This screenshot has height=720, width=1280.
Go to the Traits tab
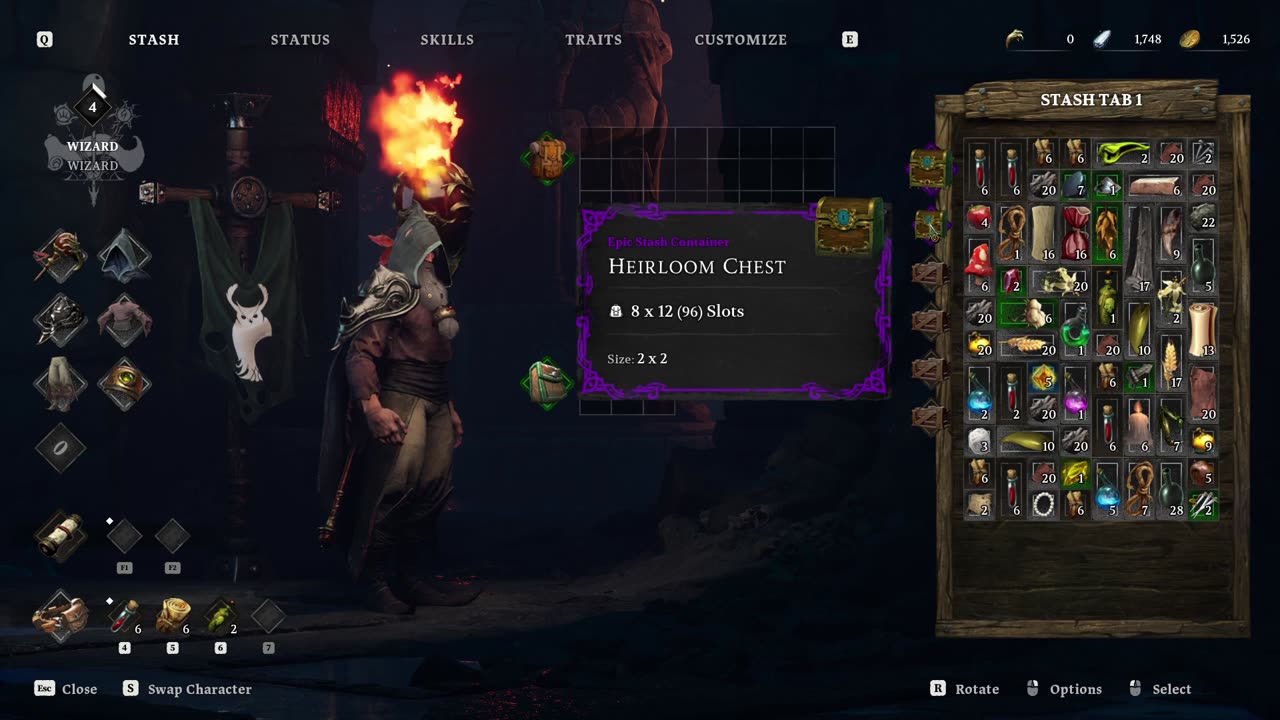(593, 40)
